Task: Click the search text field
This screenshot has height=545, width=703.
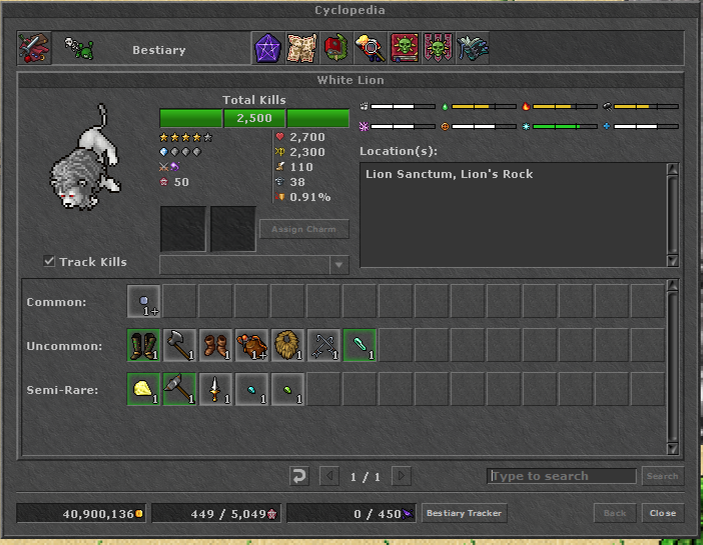Action: tap(562, 476)
